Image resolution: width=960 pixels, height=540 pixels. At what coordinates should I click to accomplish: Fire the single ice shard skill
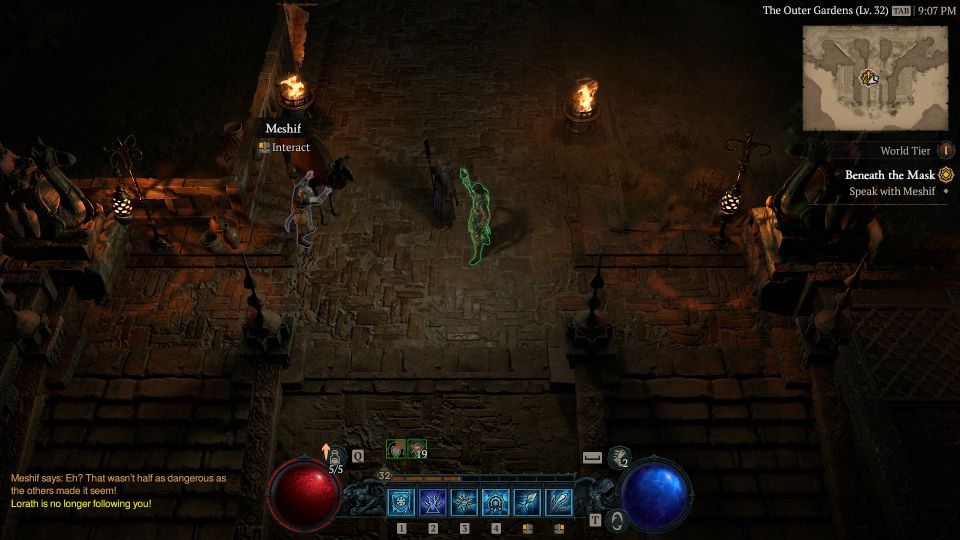pyautogui.click(x=528, y=502)
